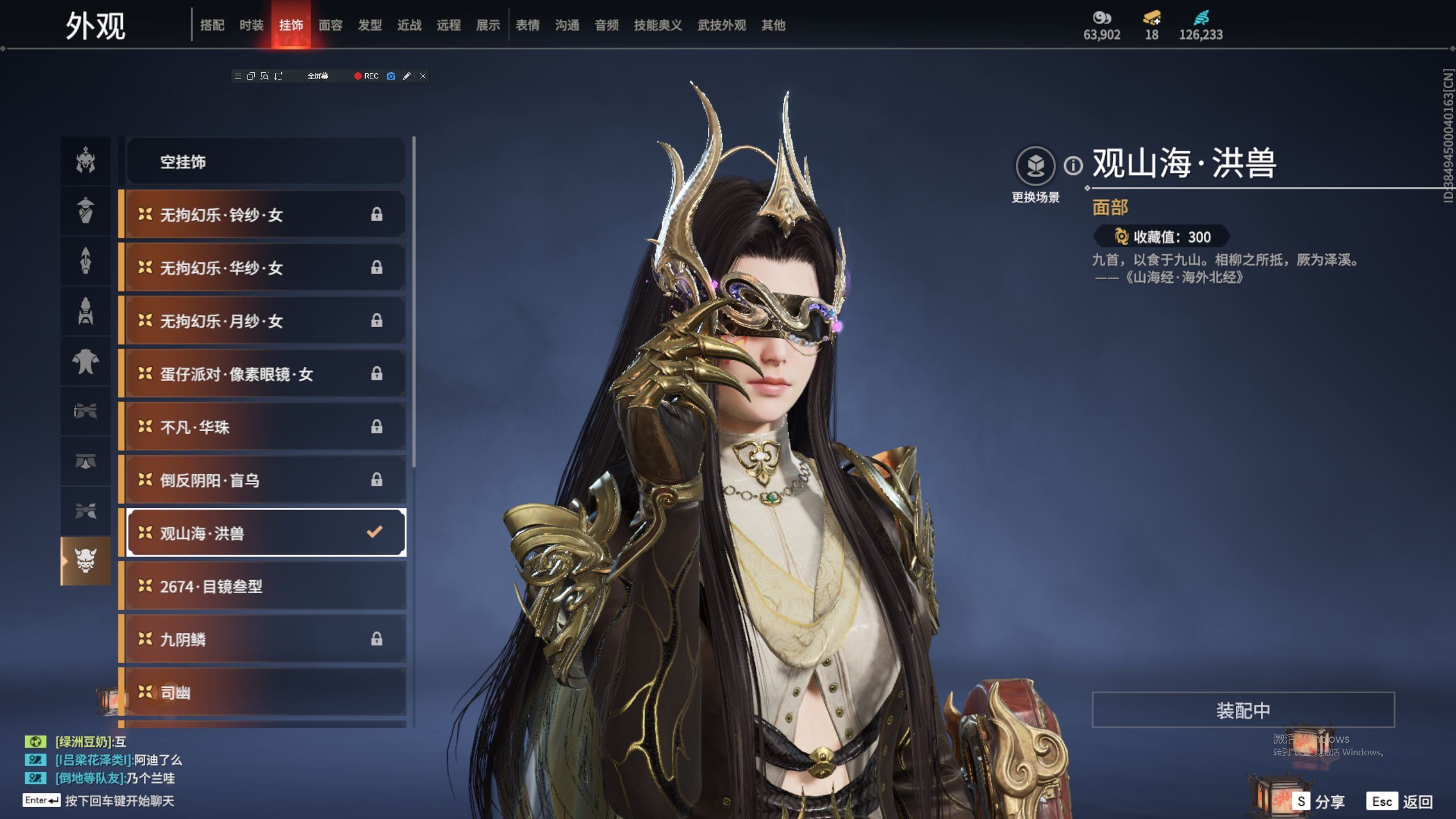Open the 武技外观 tab
This screenshot has height=819, width=1456.
(x=722, y=25)
